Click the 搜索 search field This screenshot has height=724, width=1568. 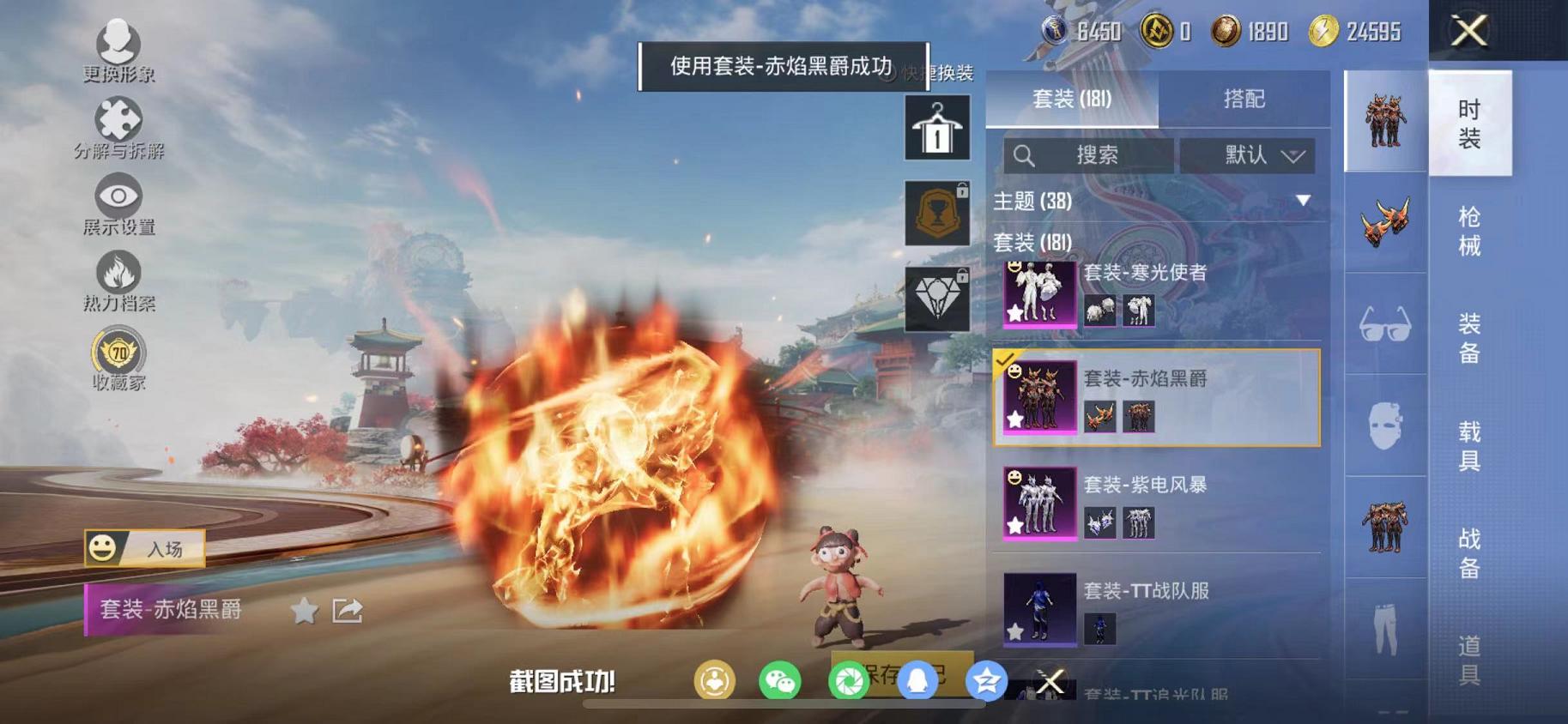pyautogui.click(x=1090, y=155)
